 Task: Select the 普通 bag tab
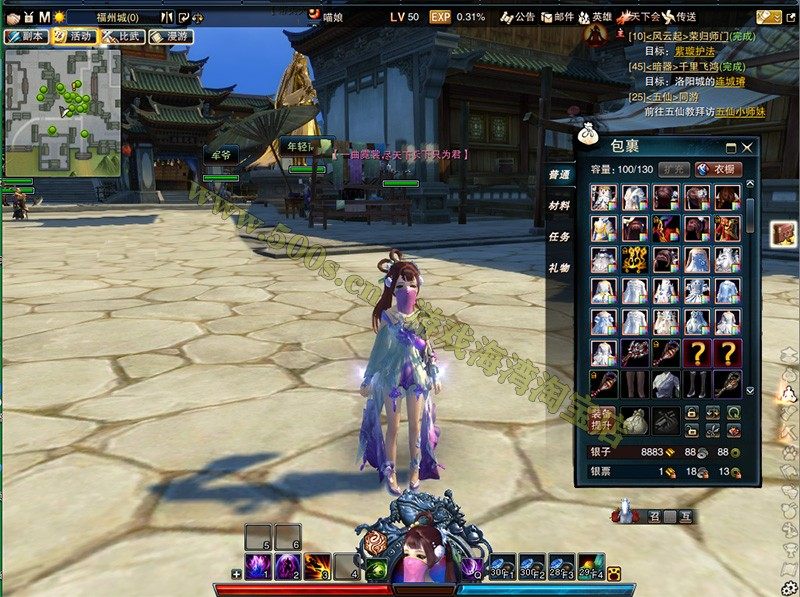tap(560, 175)
